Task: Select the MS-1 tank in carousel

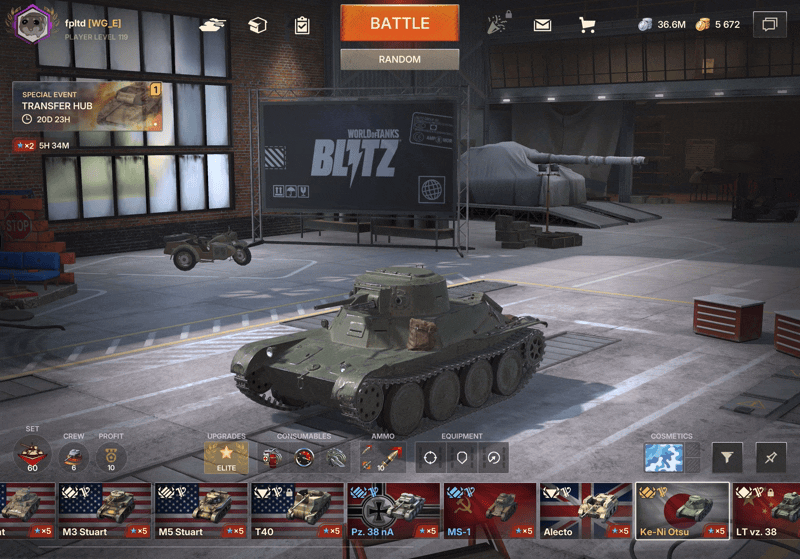Action: [x=490, y=511]
